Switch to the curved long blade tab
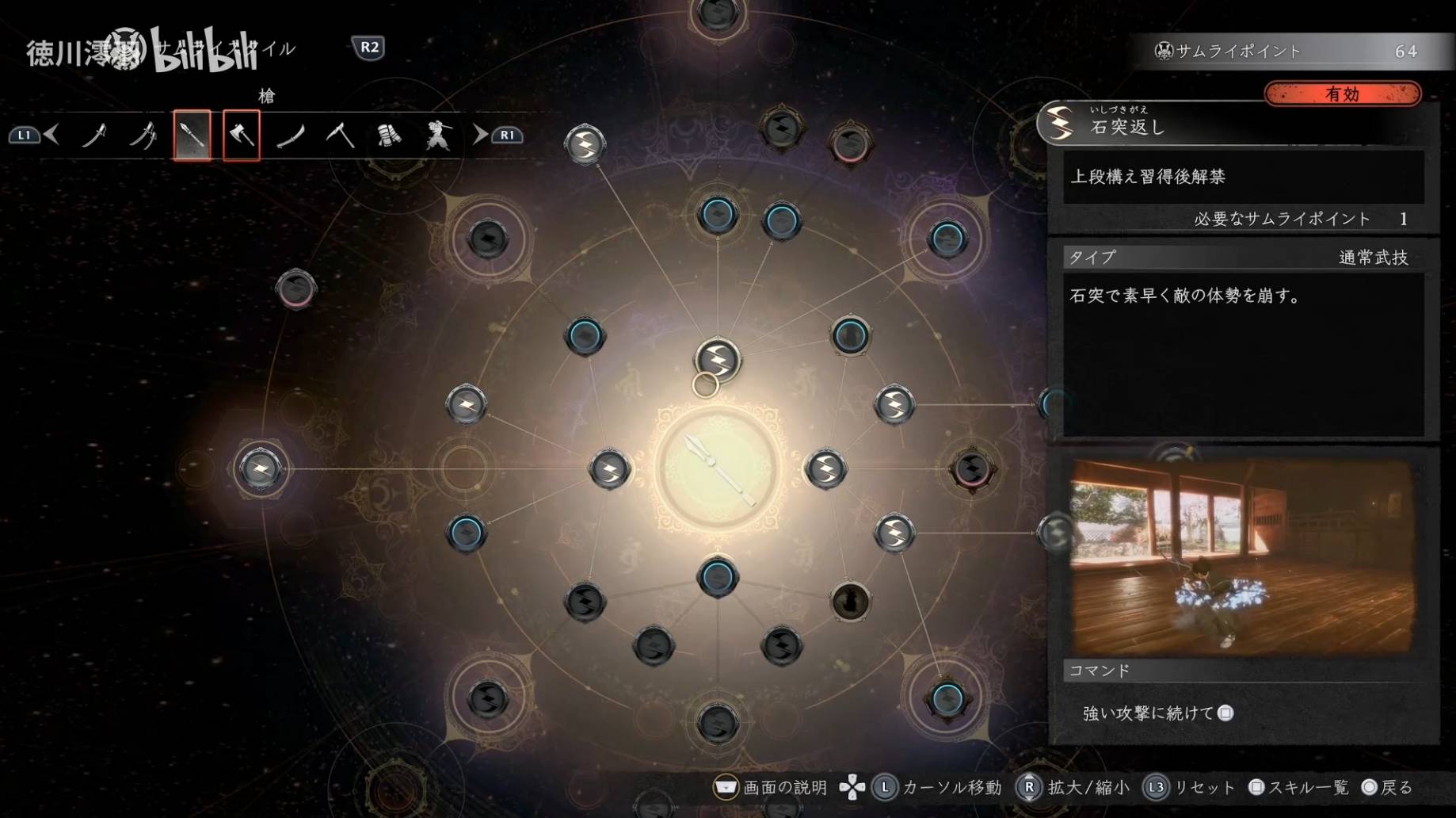 [x=291, y=136]
